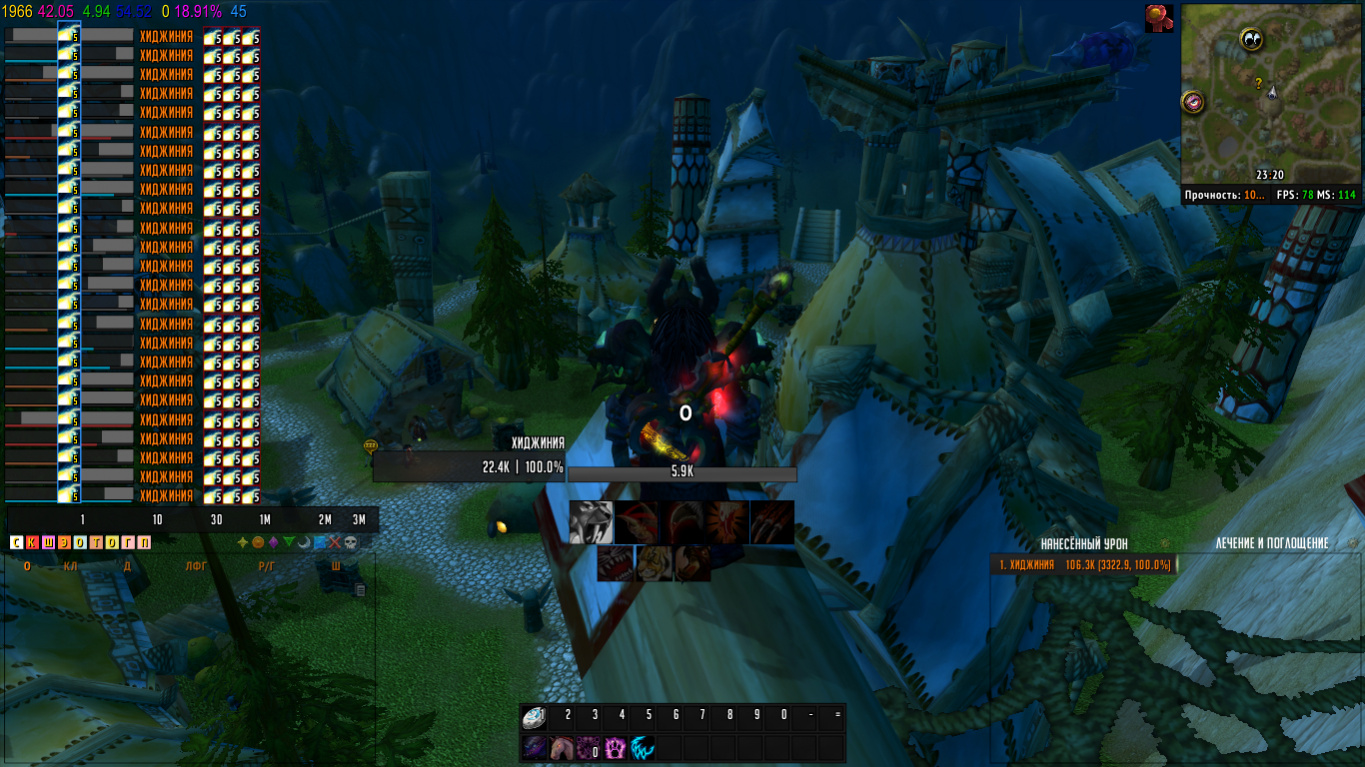Set the yellow star raid marker

pos(242,542)
